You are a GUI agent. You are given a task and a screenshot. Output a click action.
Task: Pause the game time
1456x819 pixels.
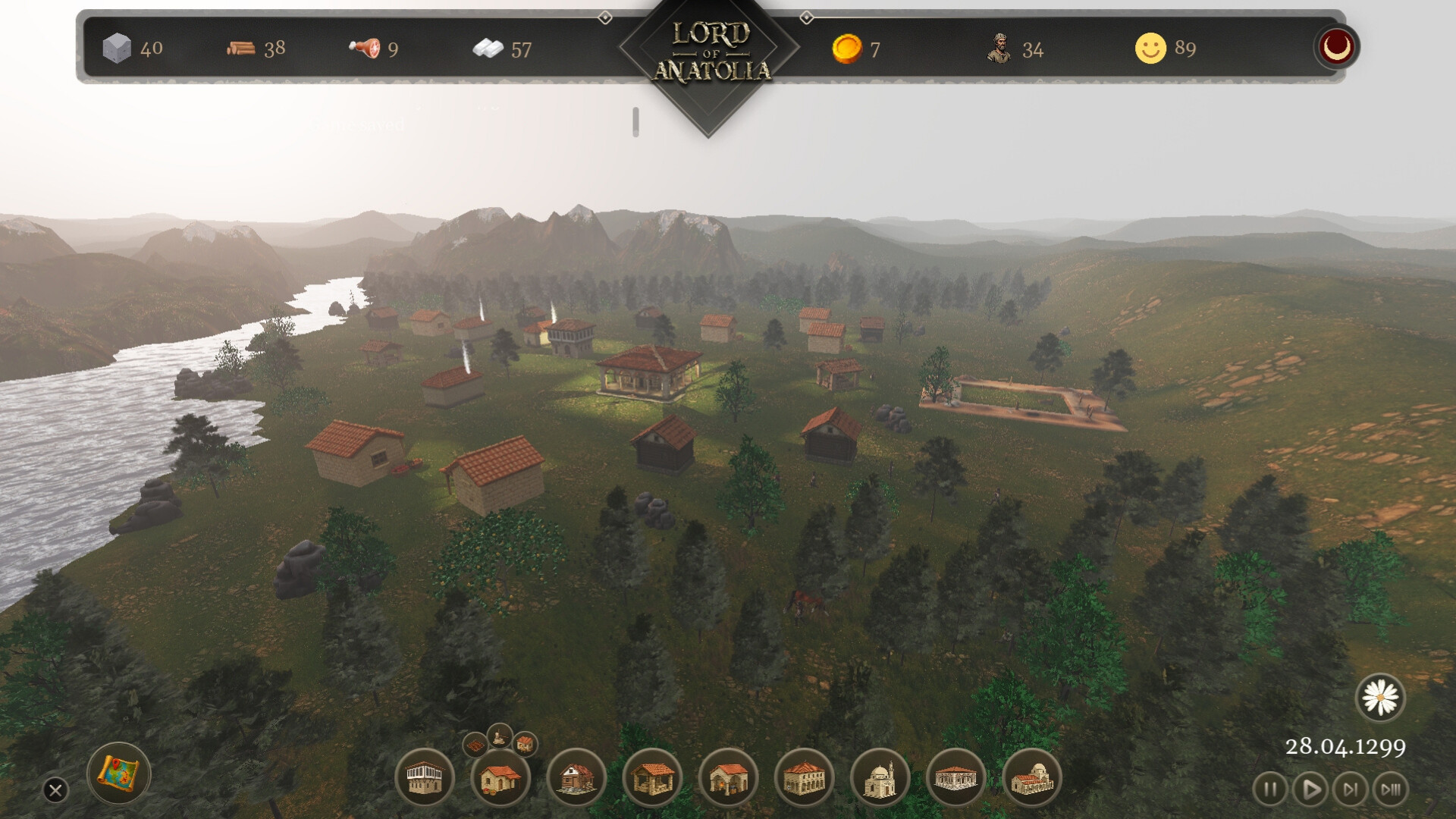[x=1269, y=789]
